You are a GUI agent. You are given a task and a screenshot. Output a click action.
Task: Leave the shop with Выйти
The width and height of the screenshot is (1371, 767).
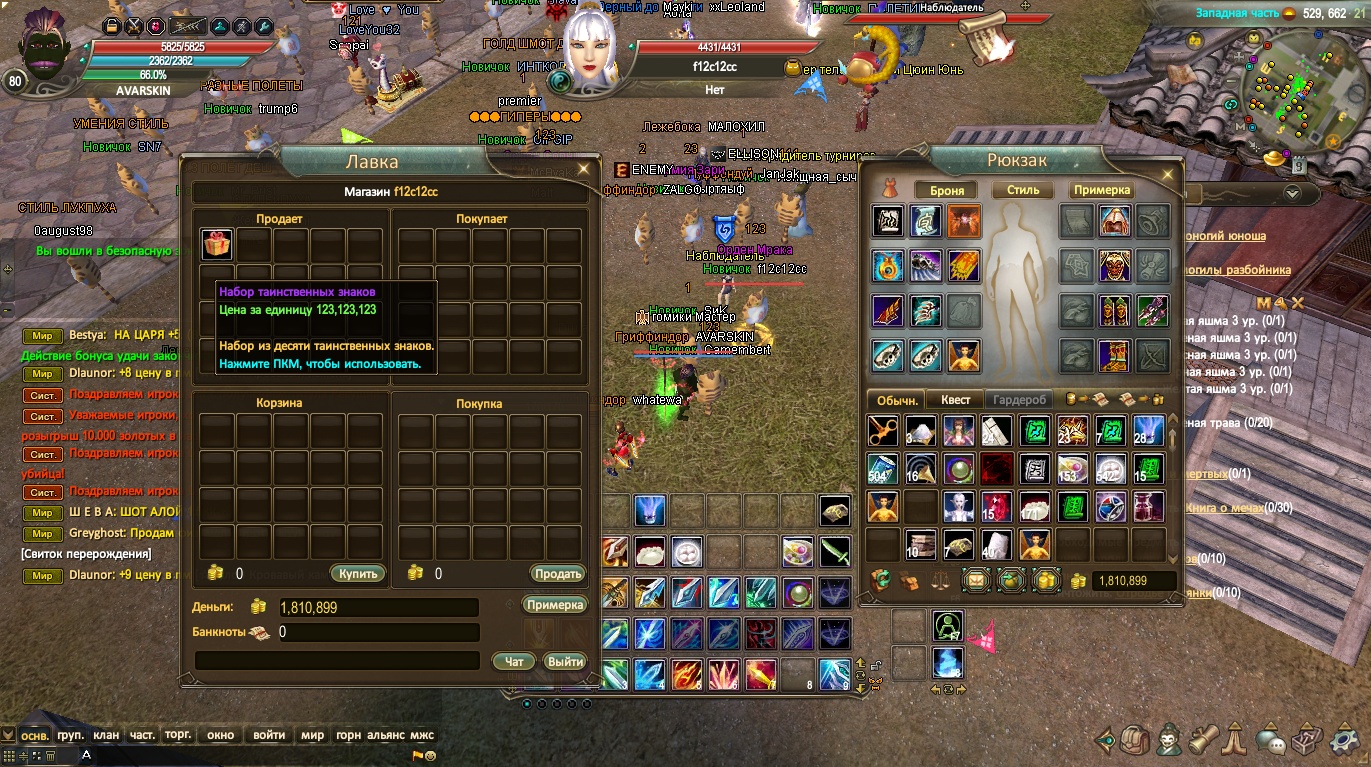coord(565,661)
